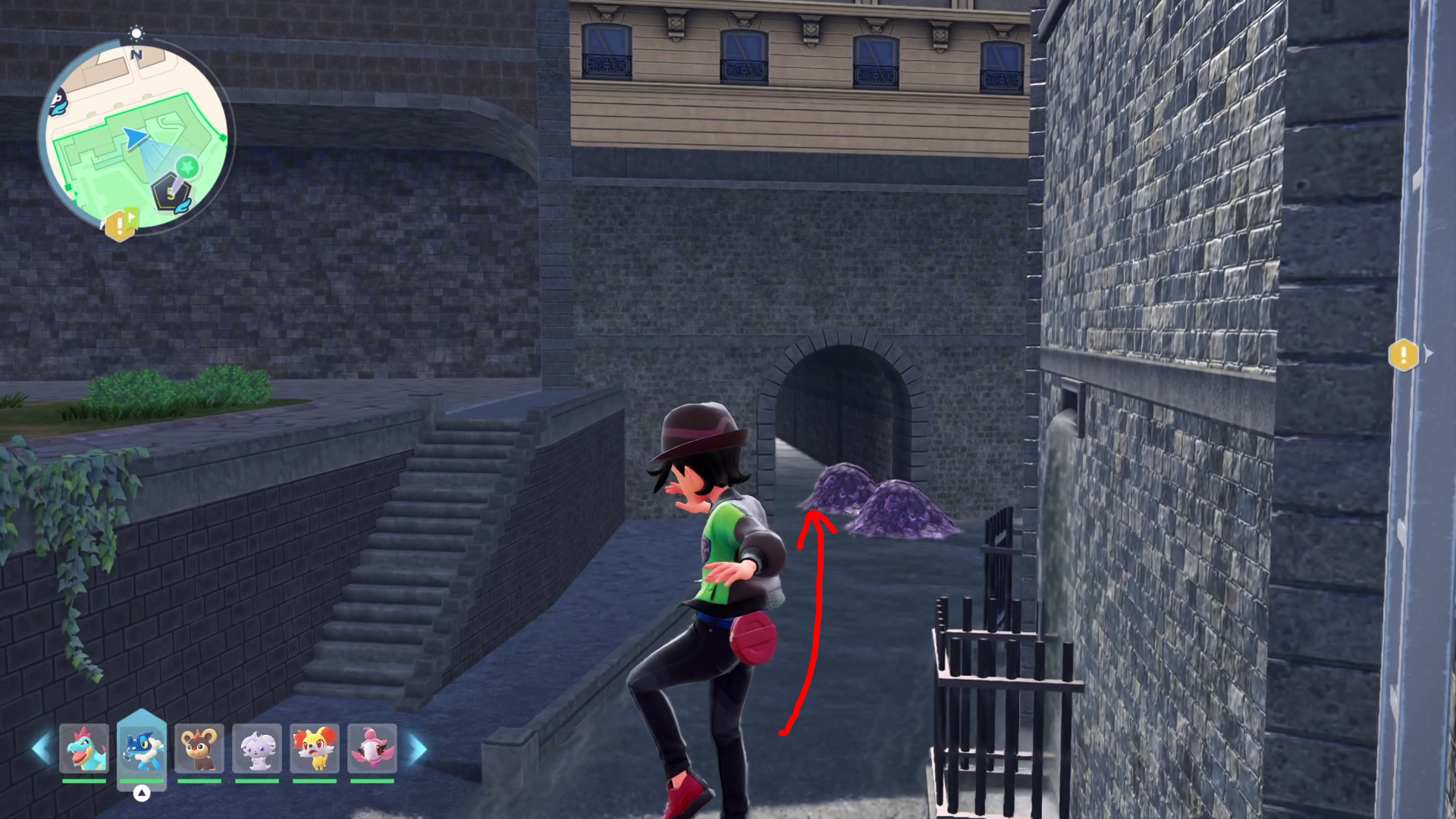The width and height of the screenshot is (1456, 819).
Task: Click the yellow exclamation indicator at screen edge
Action: 1403,354
